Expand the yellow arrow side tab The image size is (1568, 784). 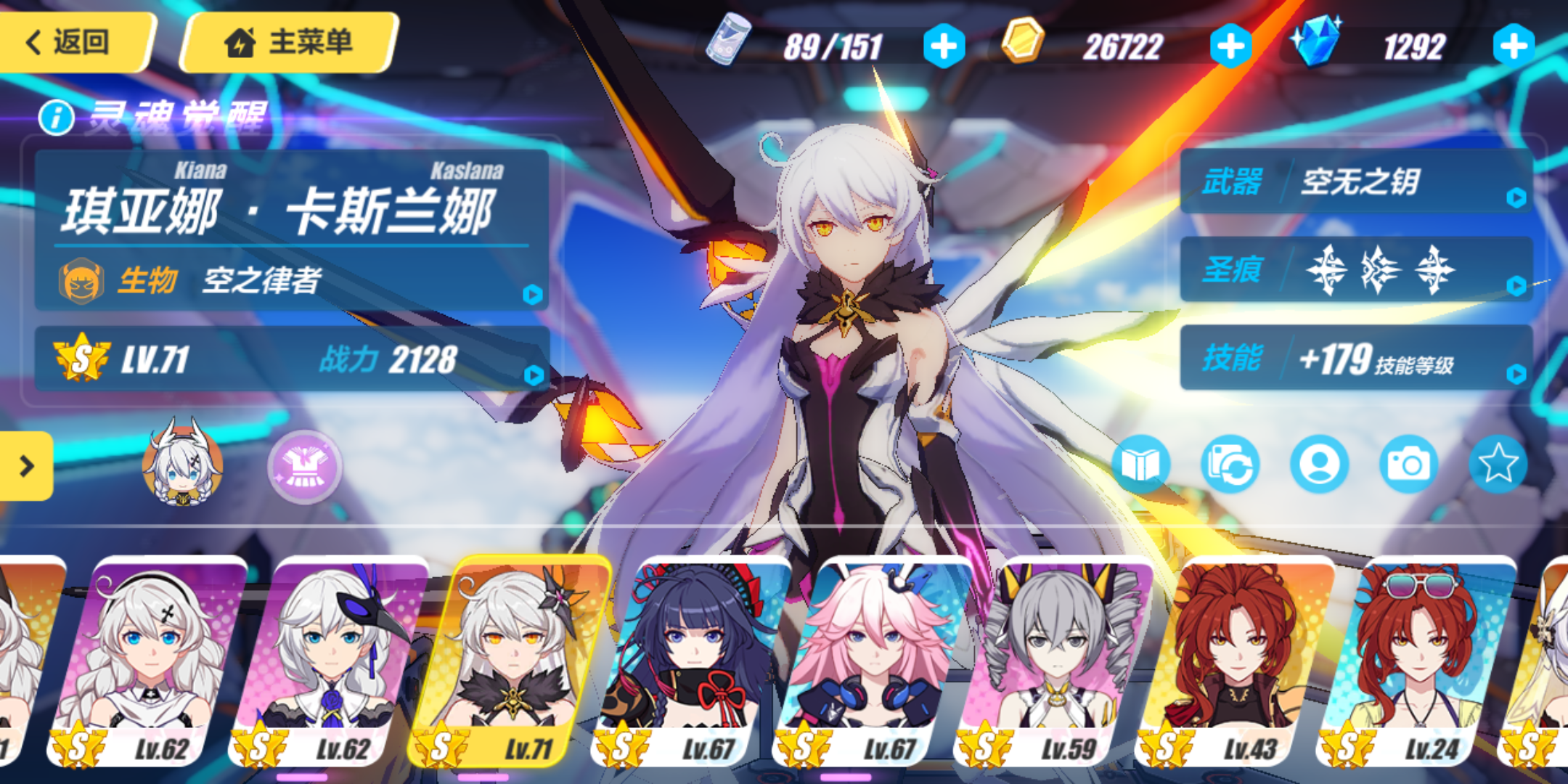click(x=26, y=466)
